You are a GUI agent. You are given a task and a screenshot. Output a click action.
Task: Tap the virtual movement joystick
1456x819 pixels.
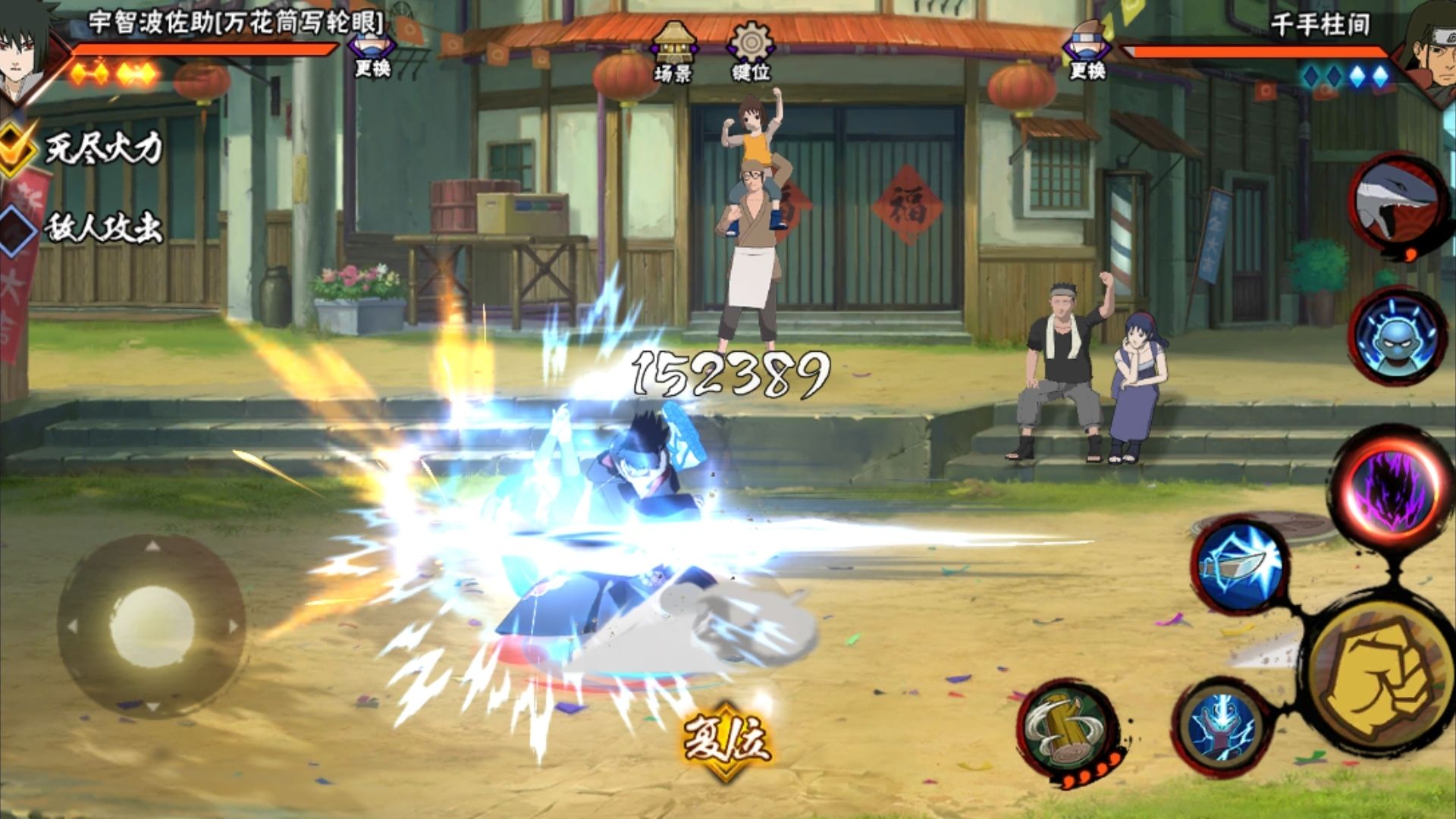click(152, 626)
